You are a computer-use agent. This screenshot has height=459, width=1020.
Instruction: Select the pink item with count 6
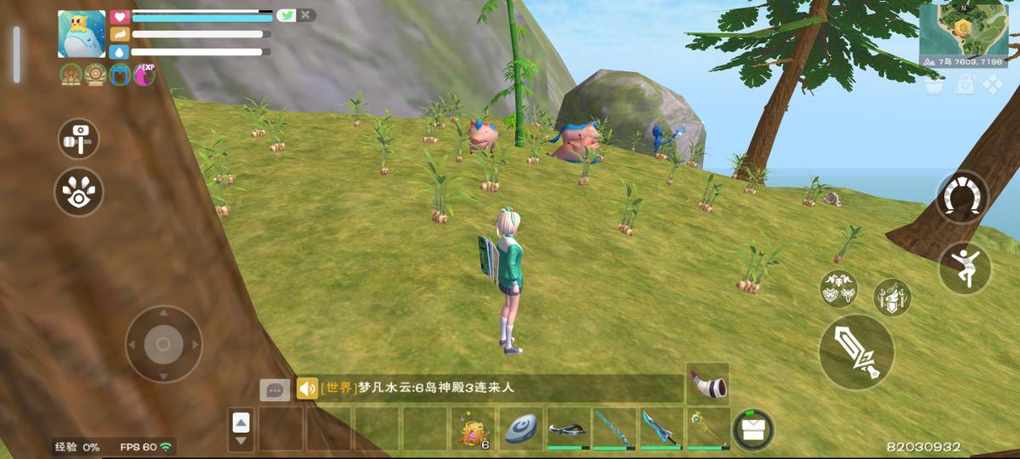point(473,429)
